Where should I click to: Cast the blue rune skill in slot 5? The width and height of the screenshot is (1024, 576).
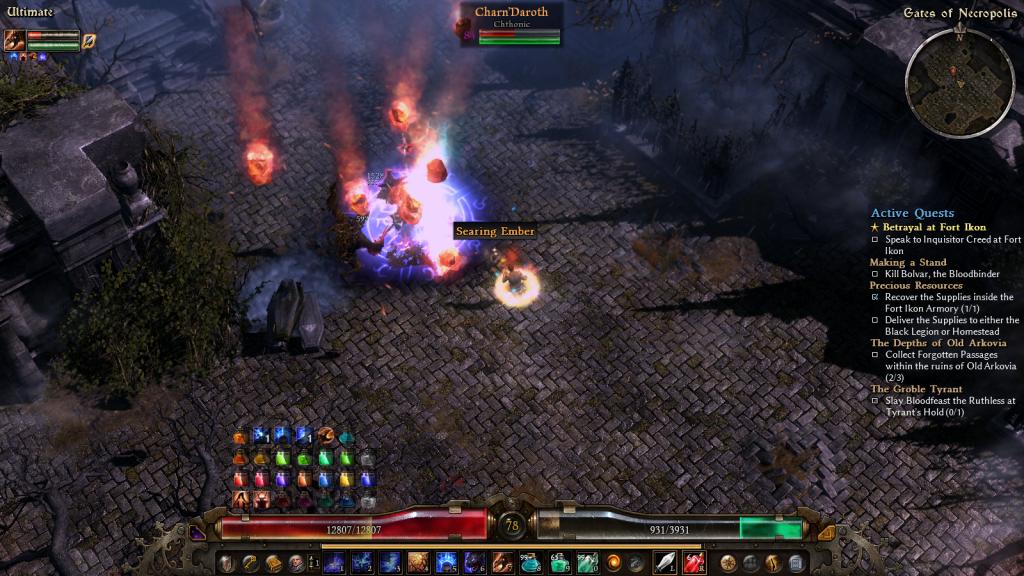(446, 563)
